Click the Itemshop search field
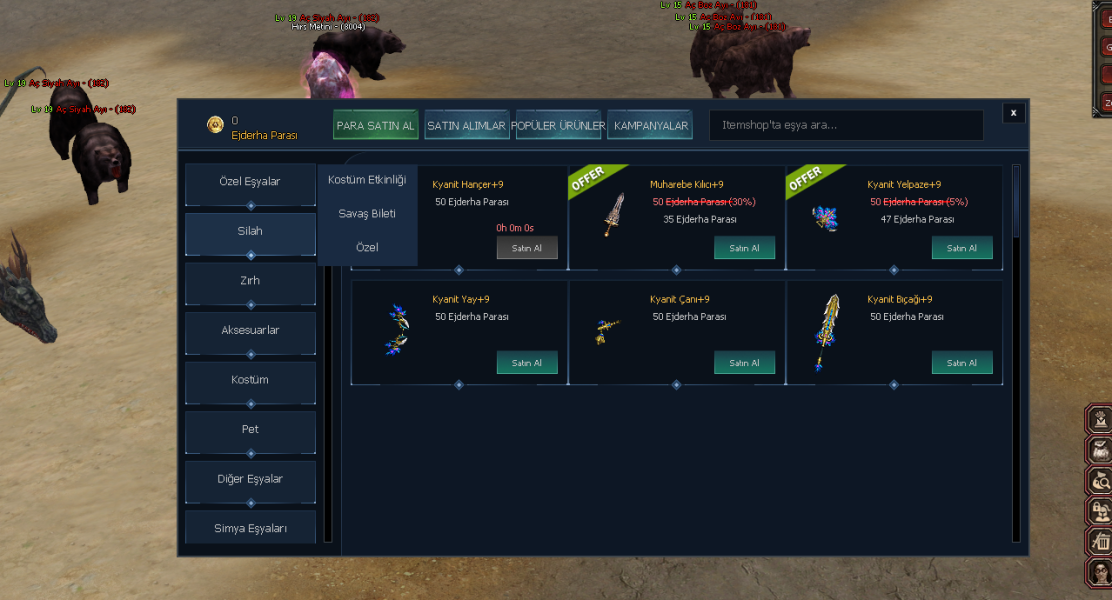Viewport: 1112px width, 600px height. click(x=845, y=126)
